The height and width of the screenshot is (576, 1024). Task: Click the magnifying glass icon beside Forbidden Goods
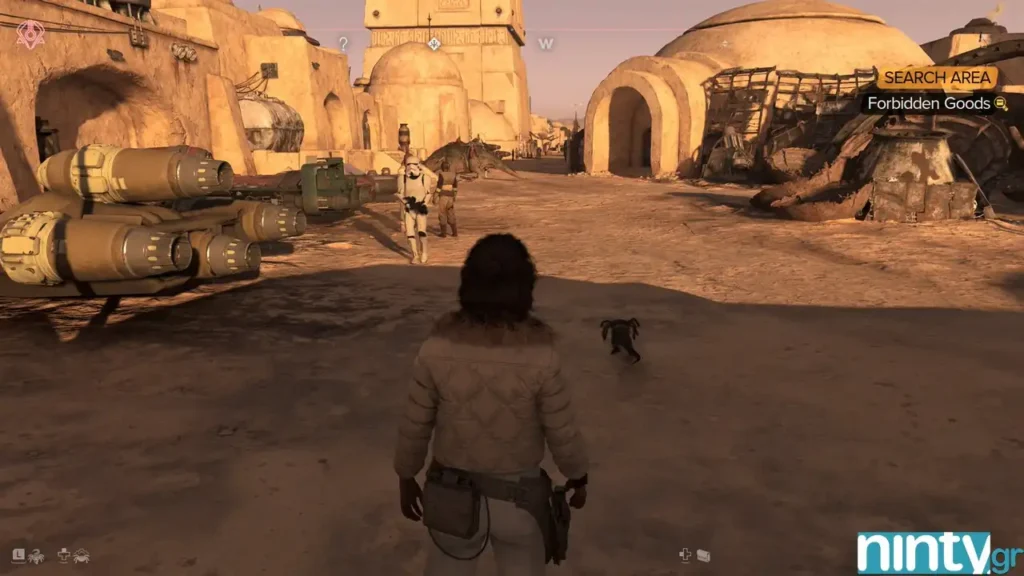[x=999, y=103]
